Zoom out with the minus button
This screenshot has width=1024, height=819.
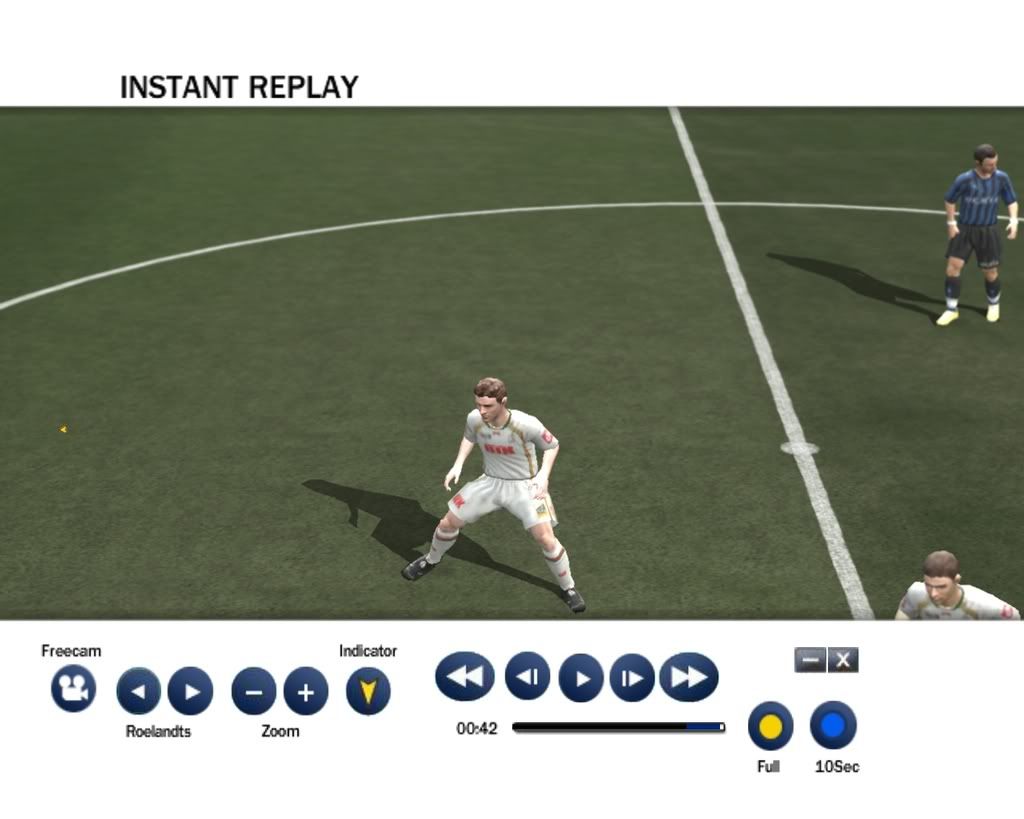254,691
